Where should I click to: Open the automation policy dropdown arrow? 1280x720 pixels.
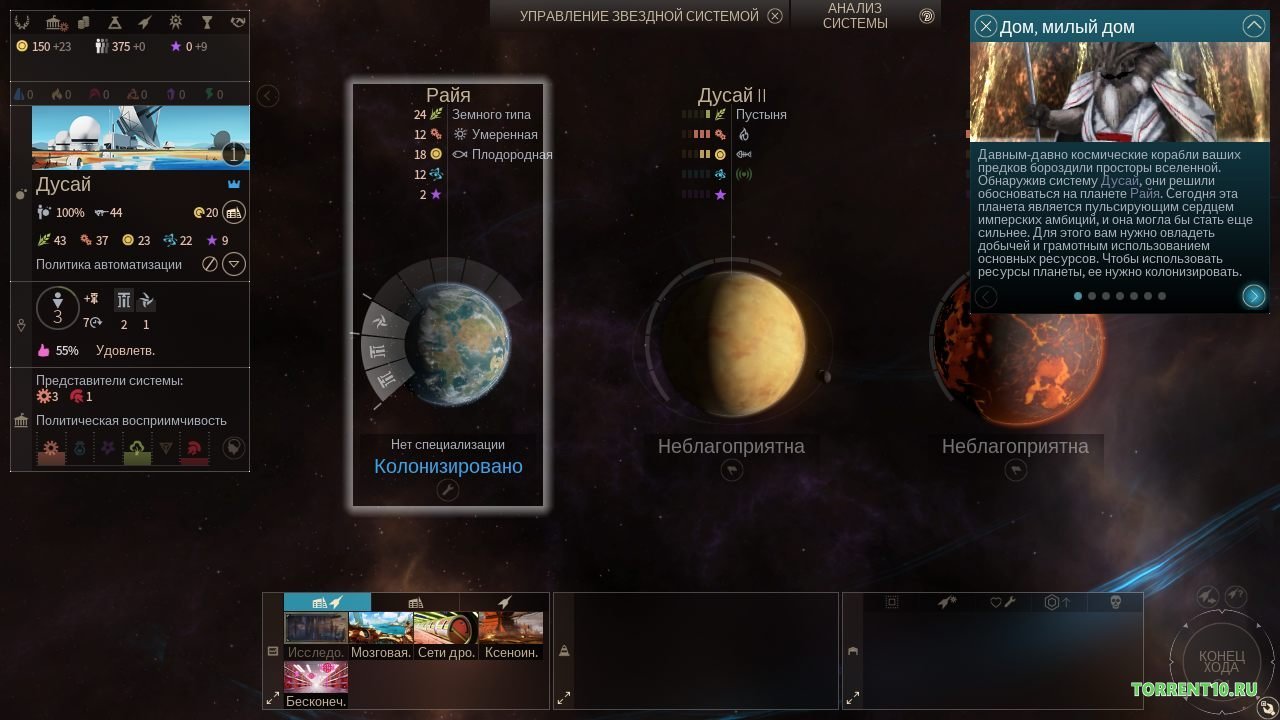point(233,264)
